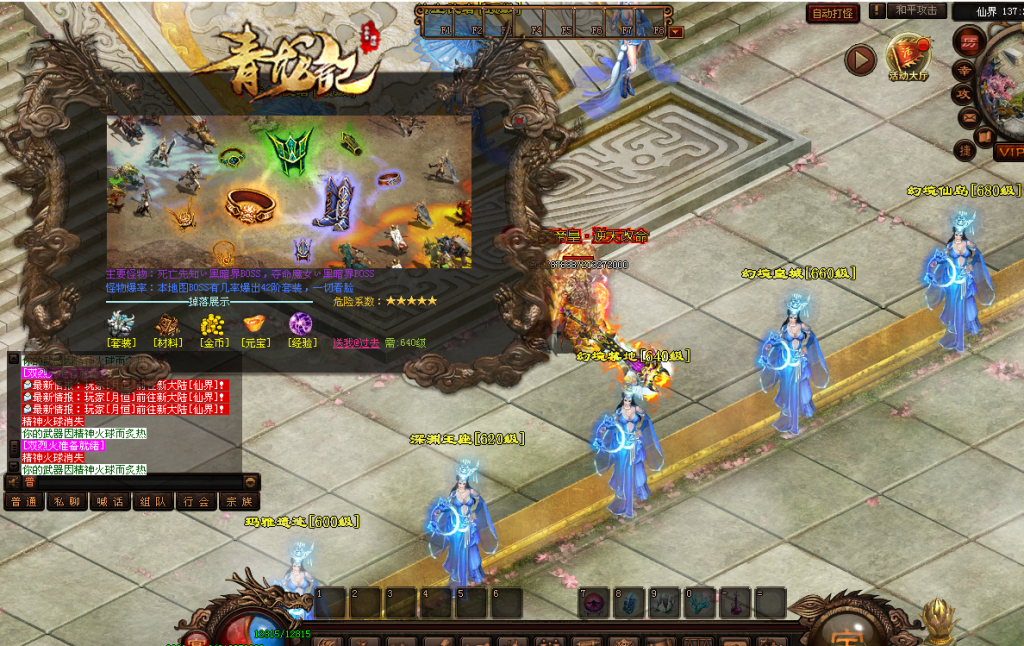Open the book icon beside the minimap
The image size is (1024, 646).
984,136
